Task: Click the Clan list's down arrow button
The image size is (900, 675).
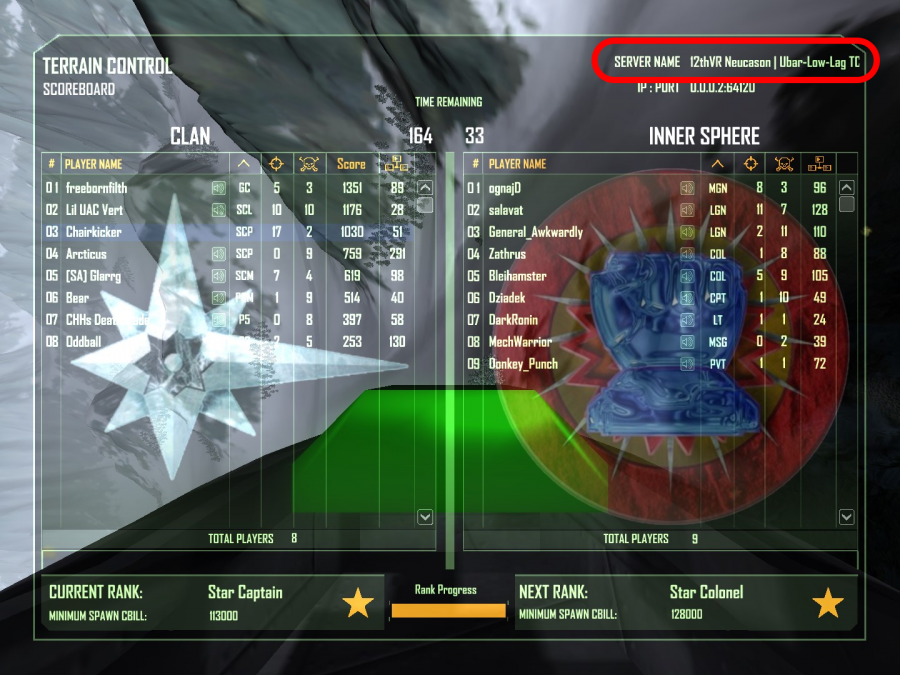Action: (x=425, y=517)
